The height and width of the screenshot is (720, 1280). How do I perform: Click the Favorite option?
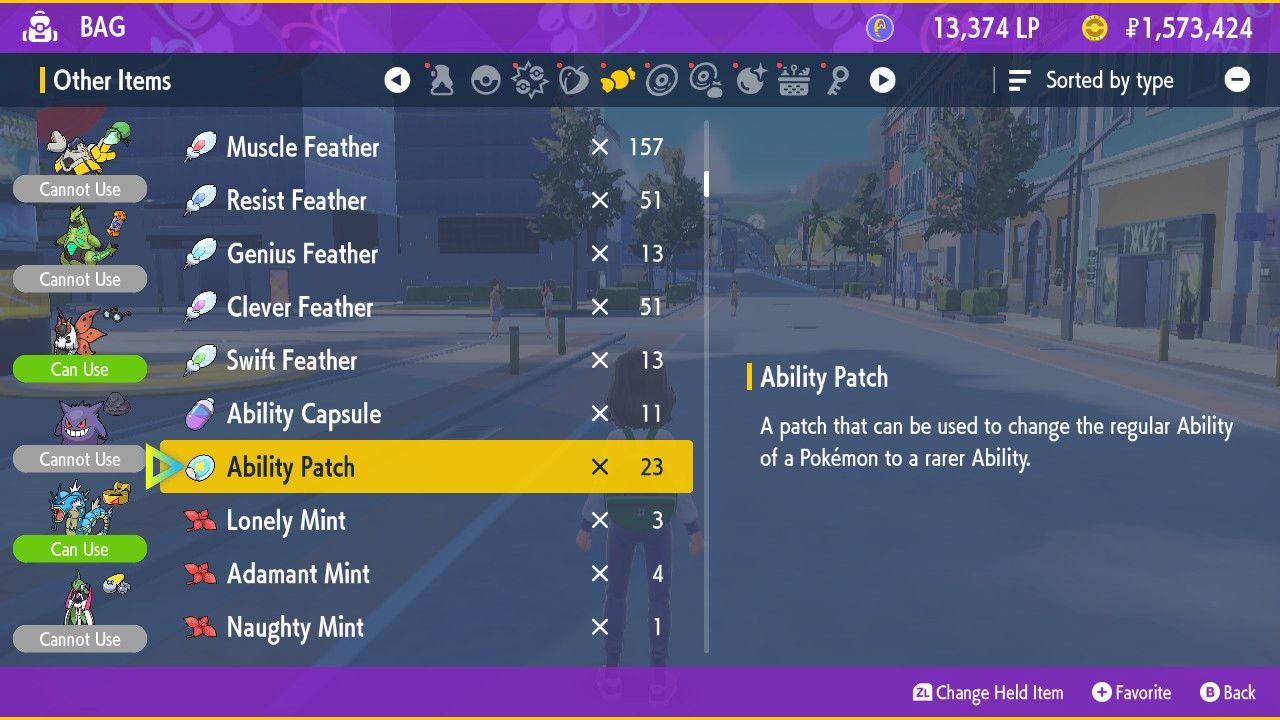pyautogui.click(x=1131, y=692)
